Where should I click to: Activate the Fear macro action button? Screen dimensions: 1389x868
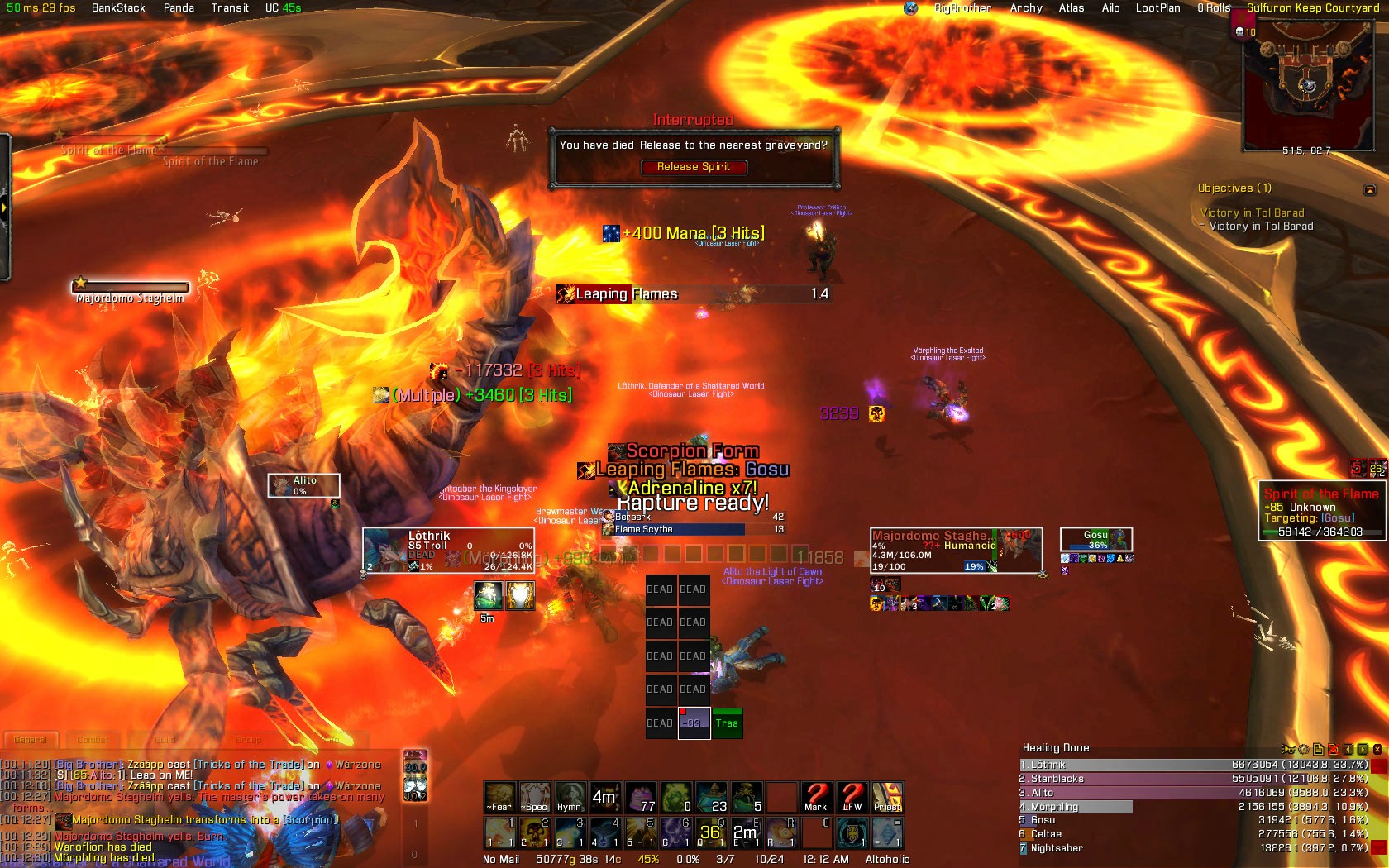(x=499, y=797)
